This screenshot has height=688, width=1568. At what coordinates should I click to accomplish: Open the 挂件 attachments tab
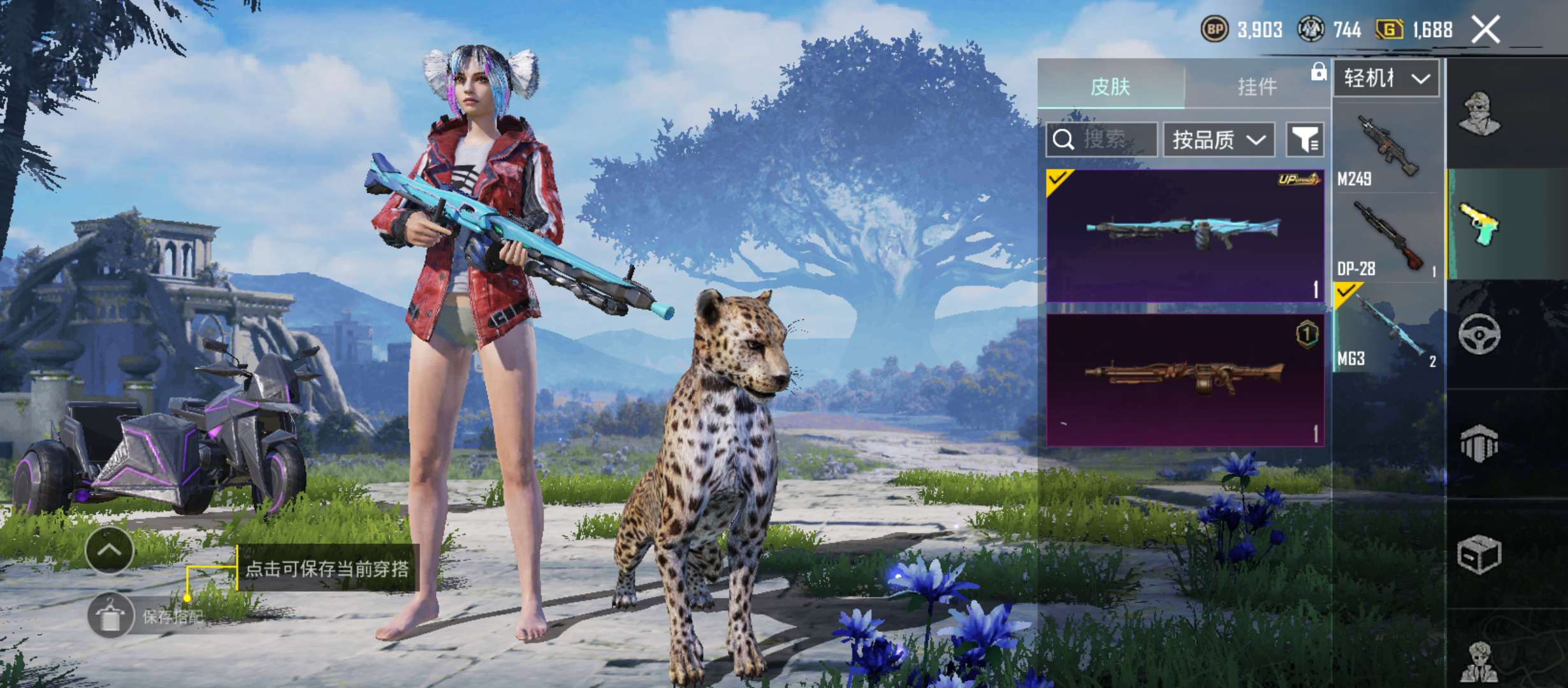click(x=1257, y=86)
